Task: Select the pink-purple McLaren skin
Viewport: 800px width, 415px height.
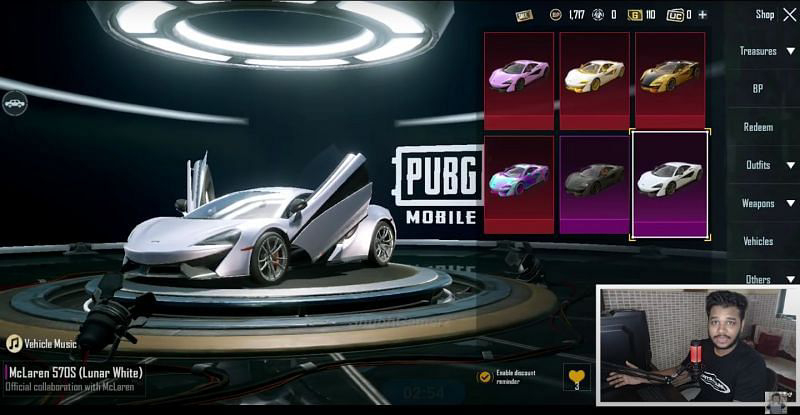Action: [519, 80]
